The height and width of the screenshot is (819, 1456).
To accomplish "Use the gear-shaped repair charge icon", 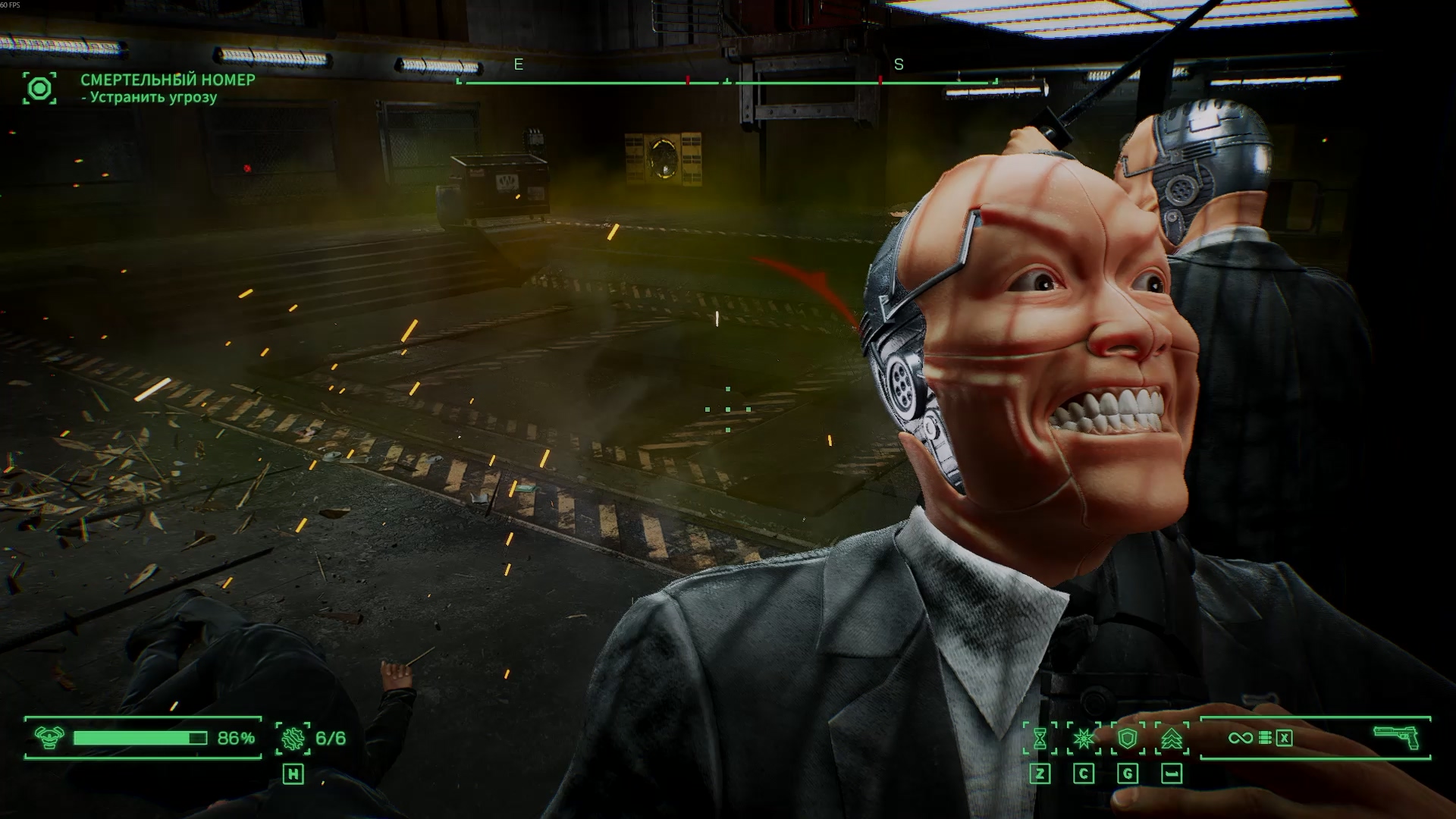I will coord(292,738).
